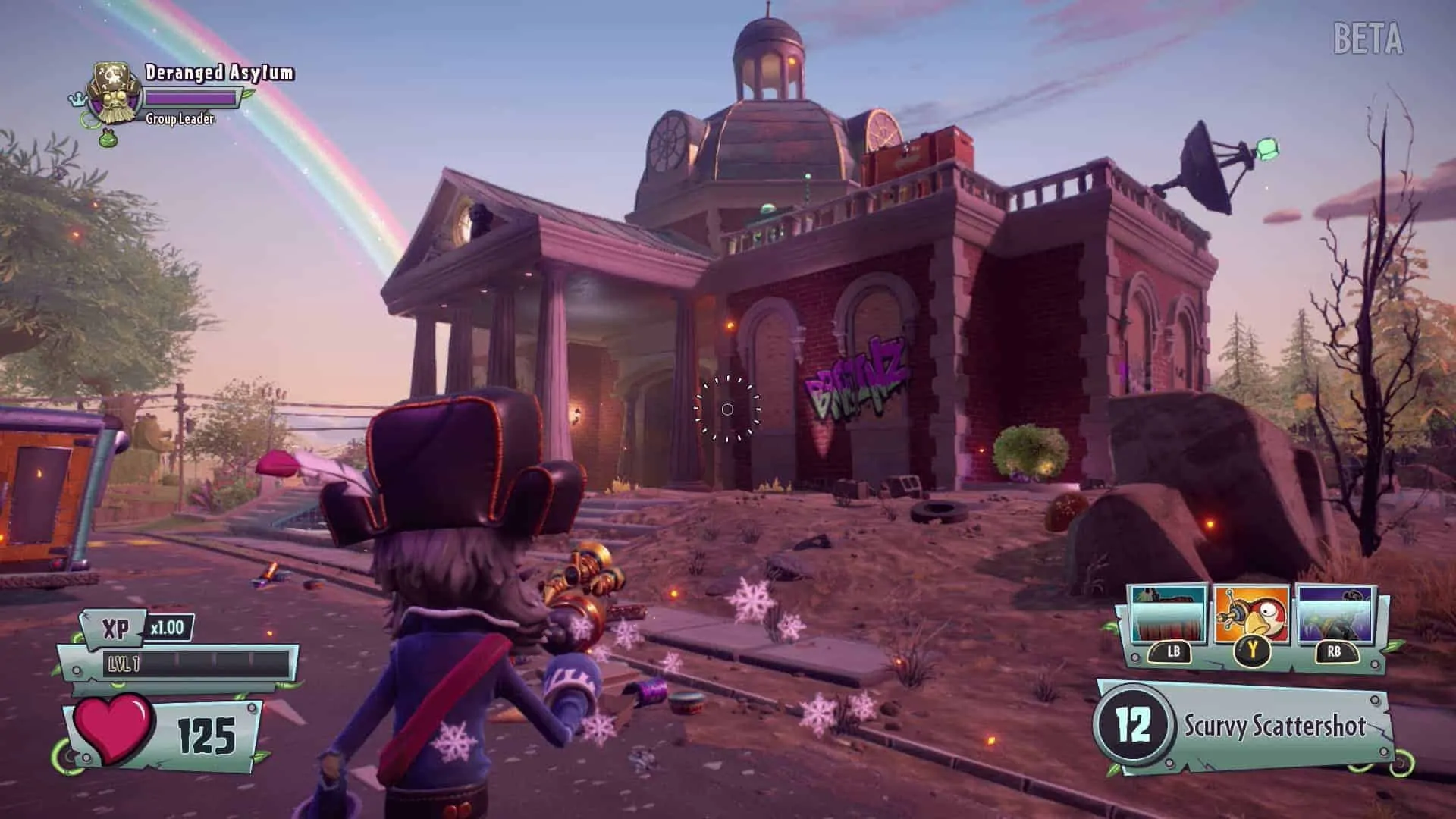Trigger the Cannon Rodeo ability icon

[x=1336, y=616]
